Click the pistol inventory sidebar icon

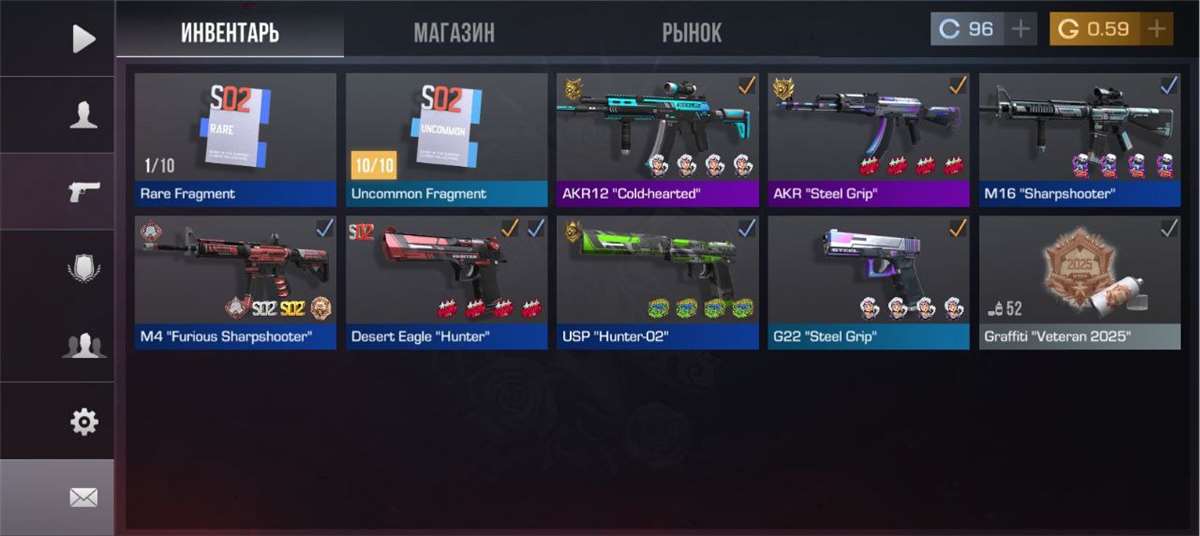point(84,191)
